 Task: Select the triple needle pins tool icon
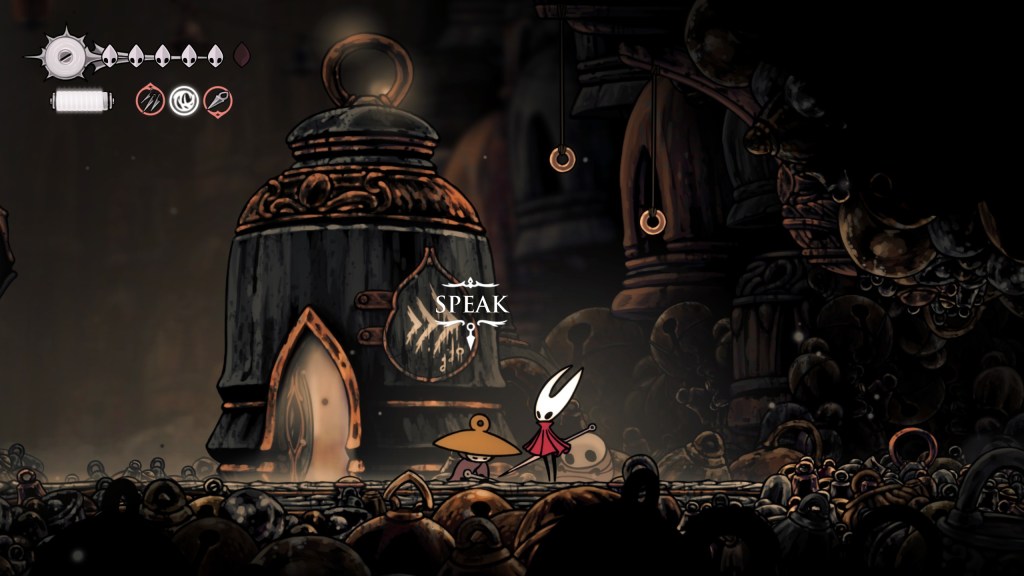(x=150, y=100)
